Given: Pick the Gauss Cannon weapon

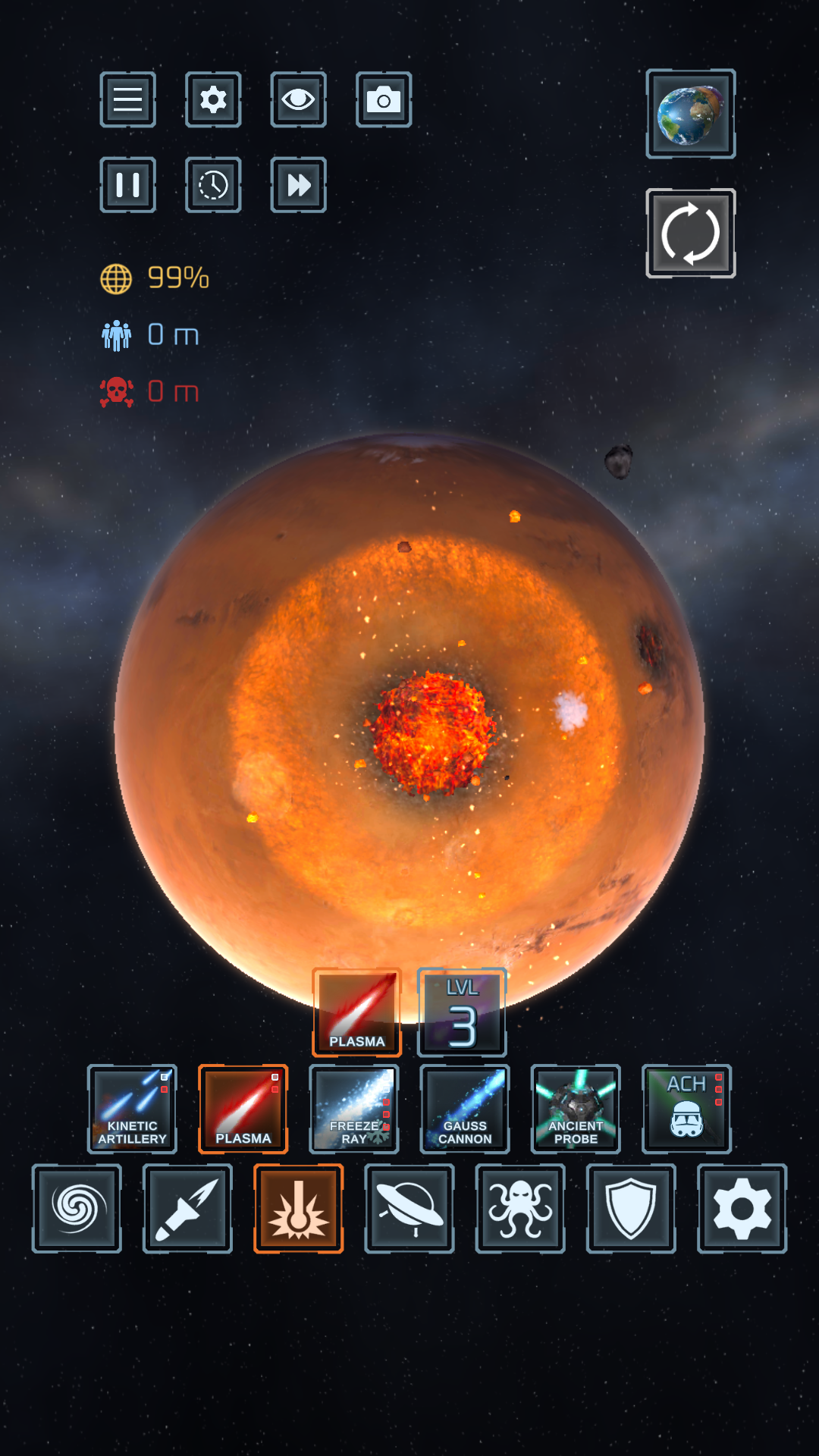Looking at the screenshot, I should (465, 1109).
